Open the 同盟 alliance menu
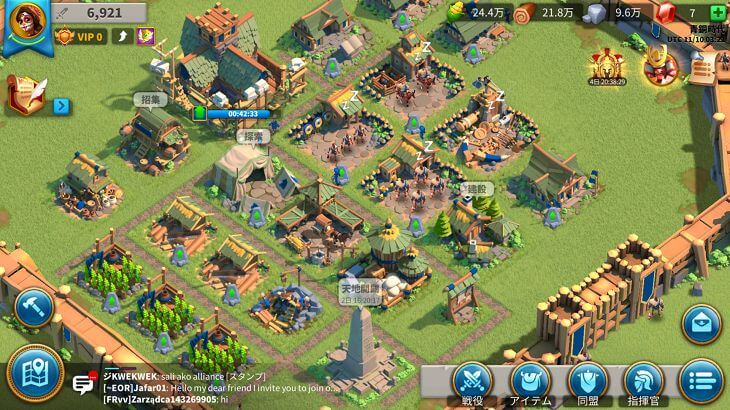 tap(588, 382)
